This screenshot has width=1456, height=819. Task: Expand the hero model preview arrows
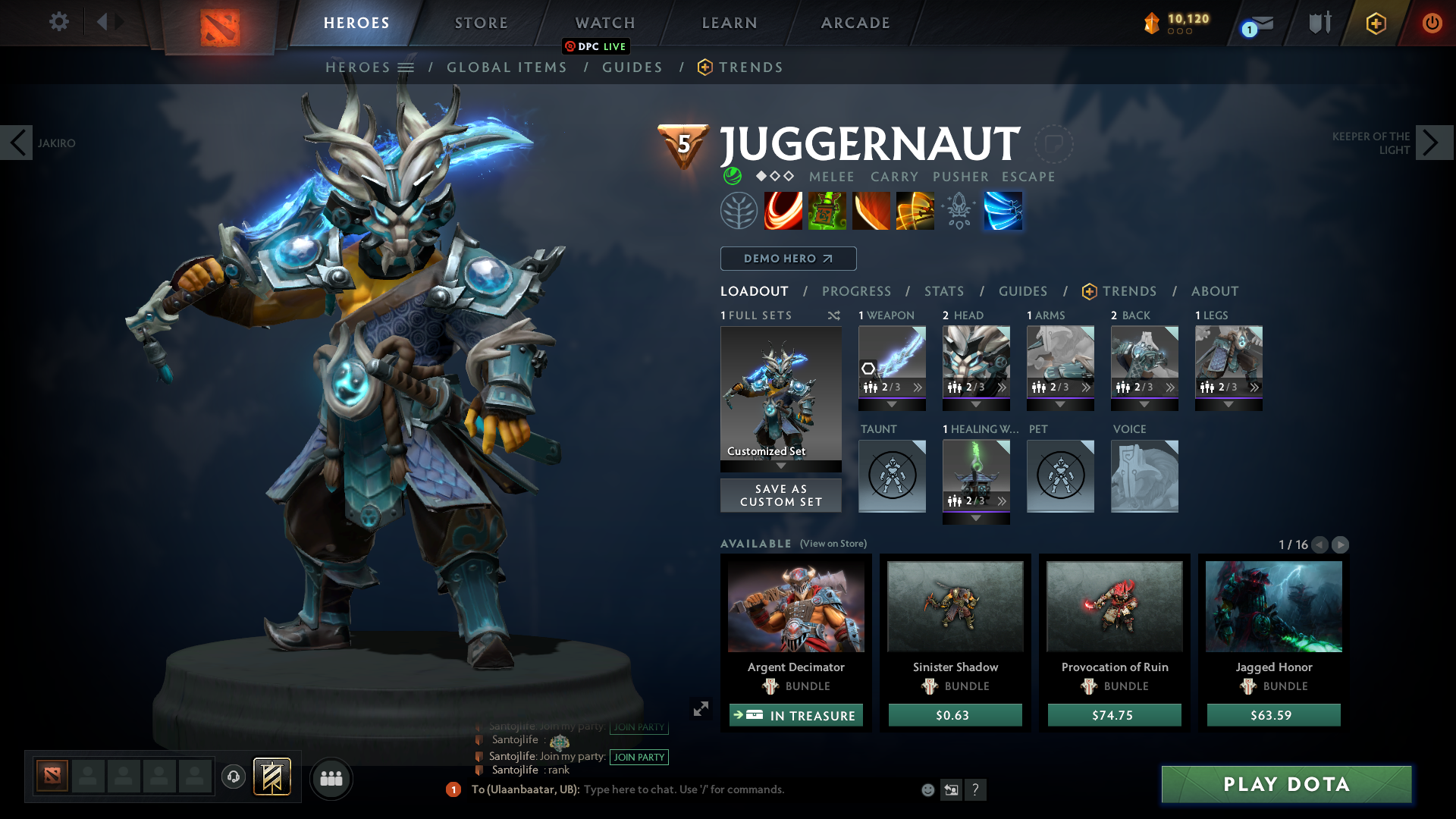click(x=700, y=709)
